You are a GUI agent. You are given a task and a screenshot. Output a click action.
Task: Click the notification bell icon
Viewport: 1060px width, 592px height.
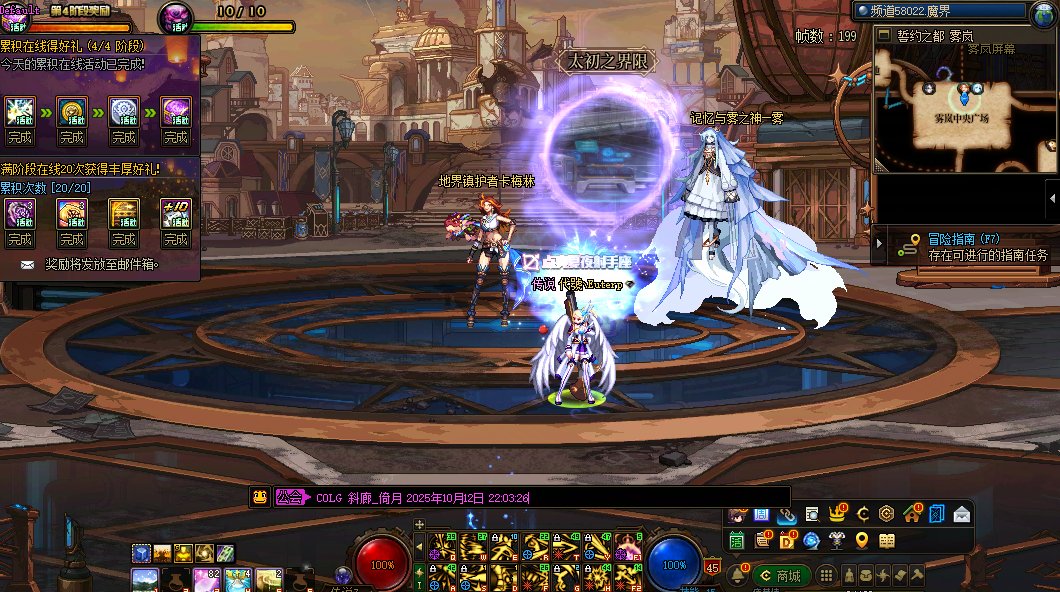coord(737,576)
